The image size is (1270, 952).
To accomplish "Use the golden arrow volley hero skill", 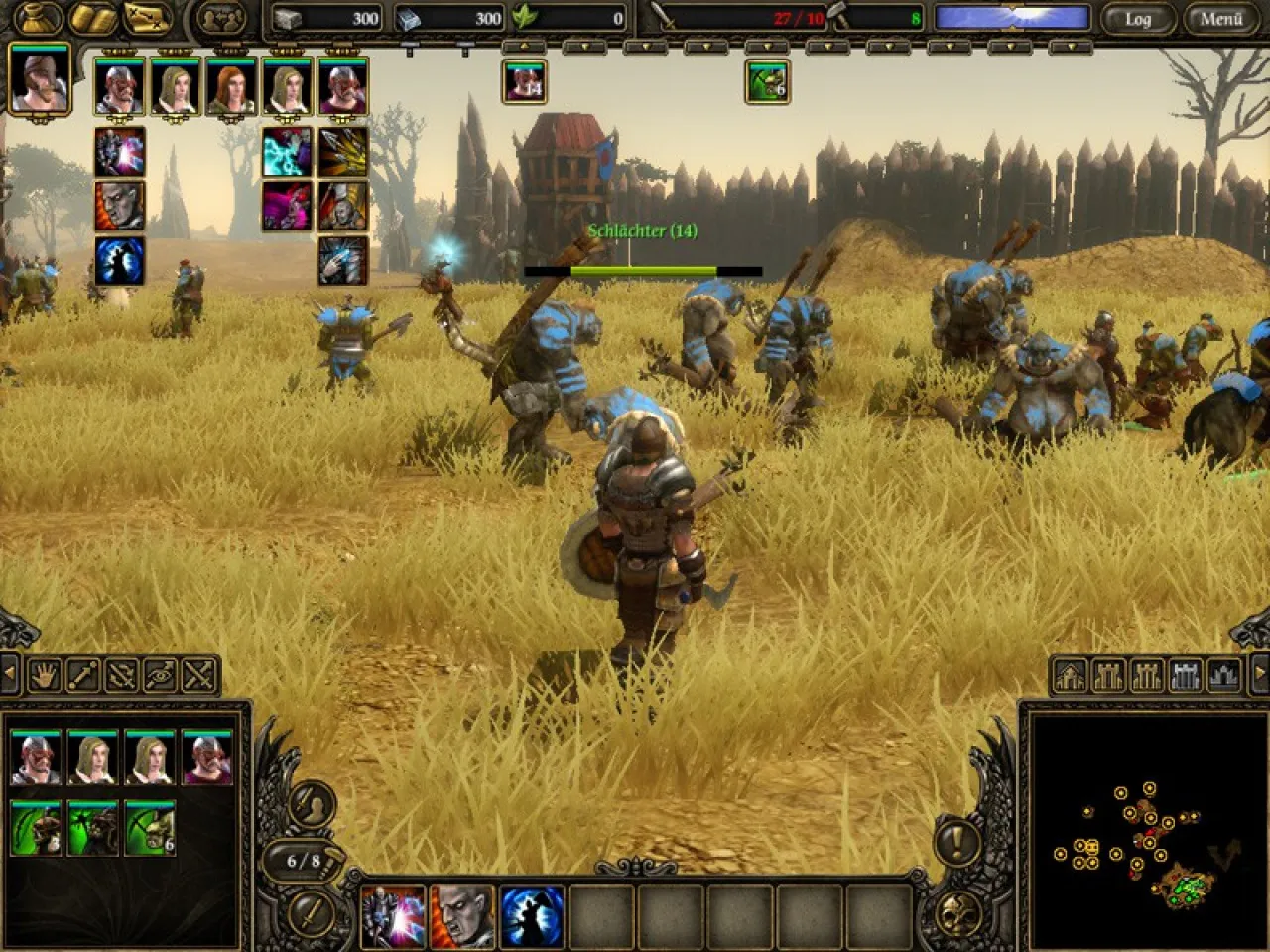I will [342, 152].
